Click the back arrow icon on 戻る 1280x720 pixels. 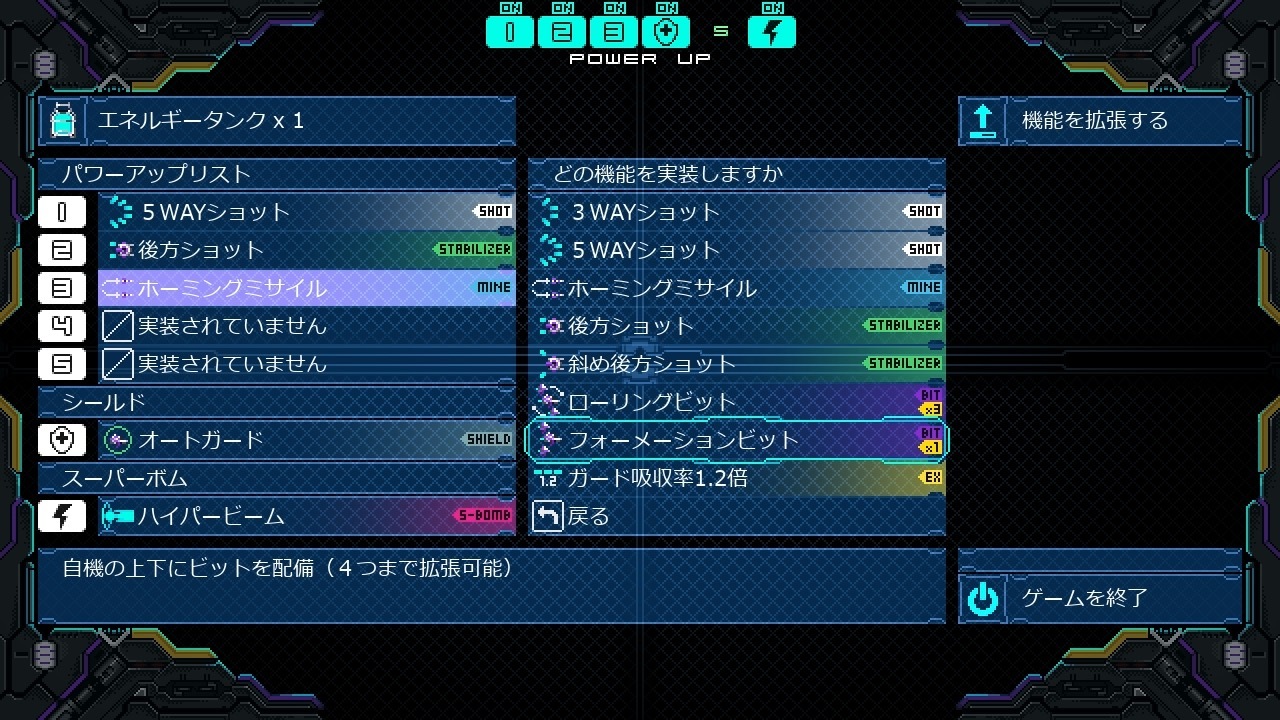pyautogui.click(x=548, y=517)
